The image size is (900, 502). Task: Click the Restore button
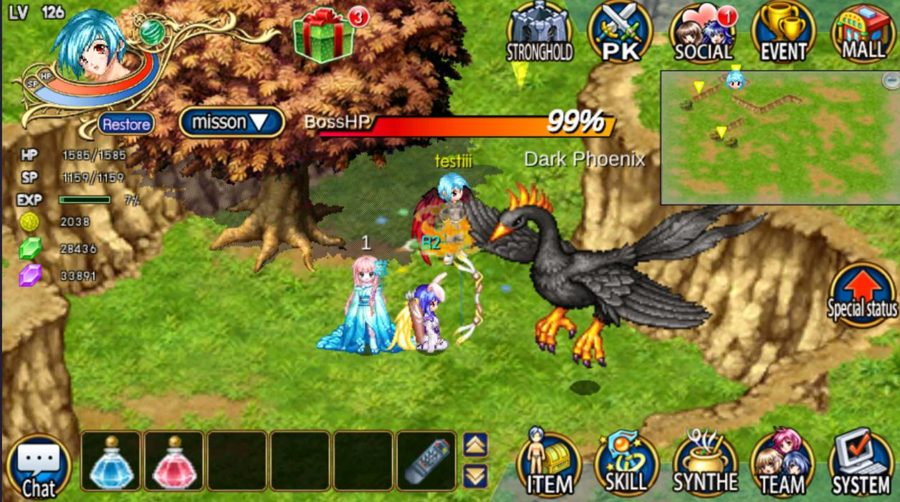point(126,124)
